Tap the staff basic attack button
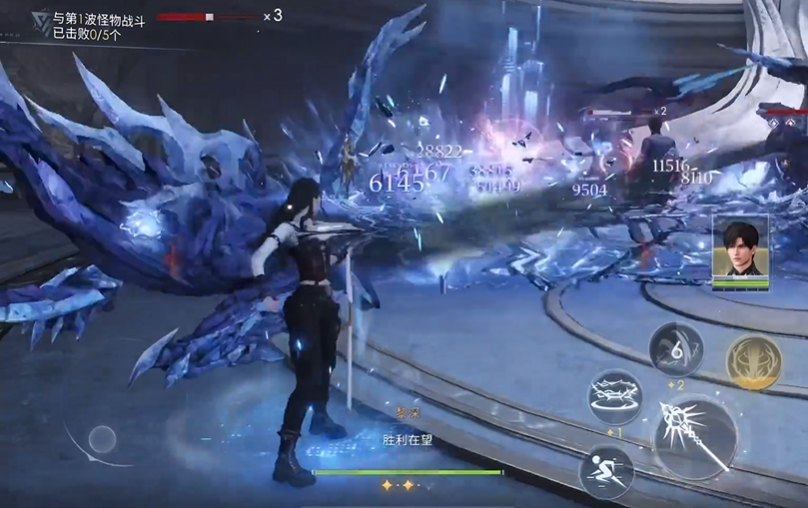The height and width of the screenshot is (508, 808). coord(695,437)
